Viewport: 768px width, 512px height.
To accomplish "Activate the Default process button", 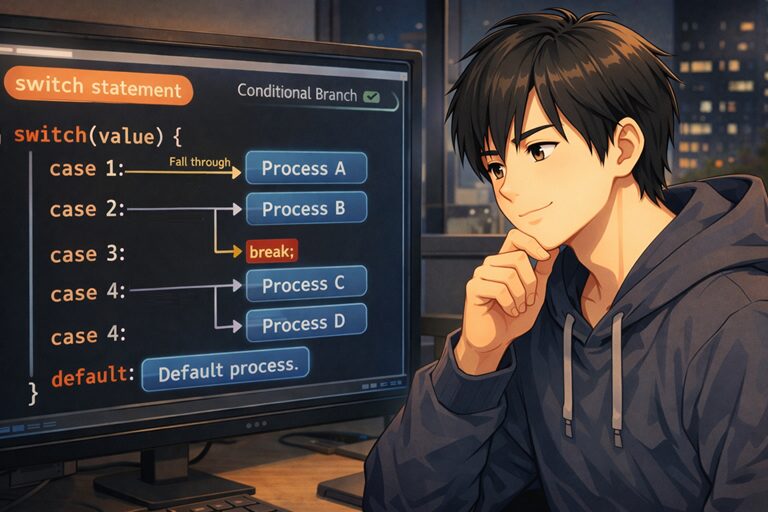I will [227, 371].
